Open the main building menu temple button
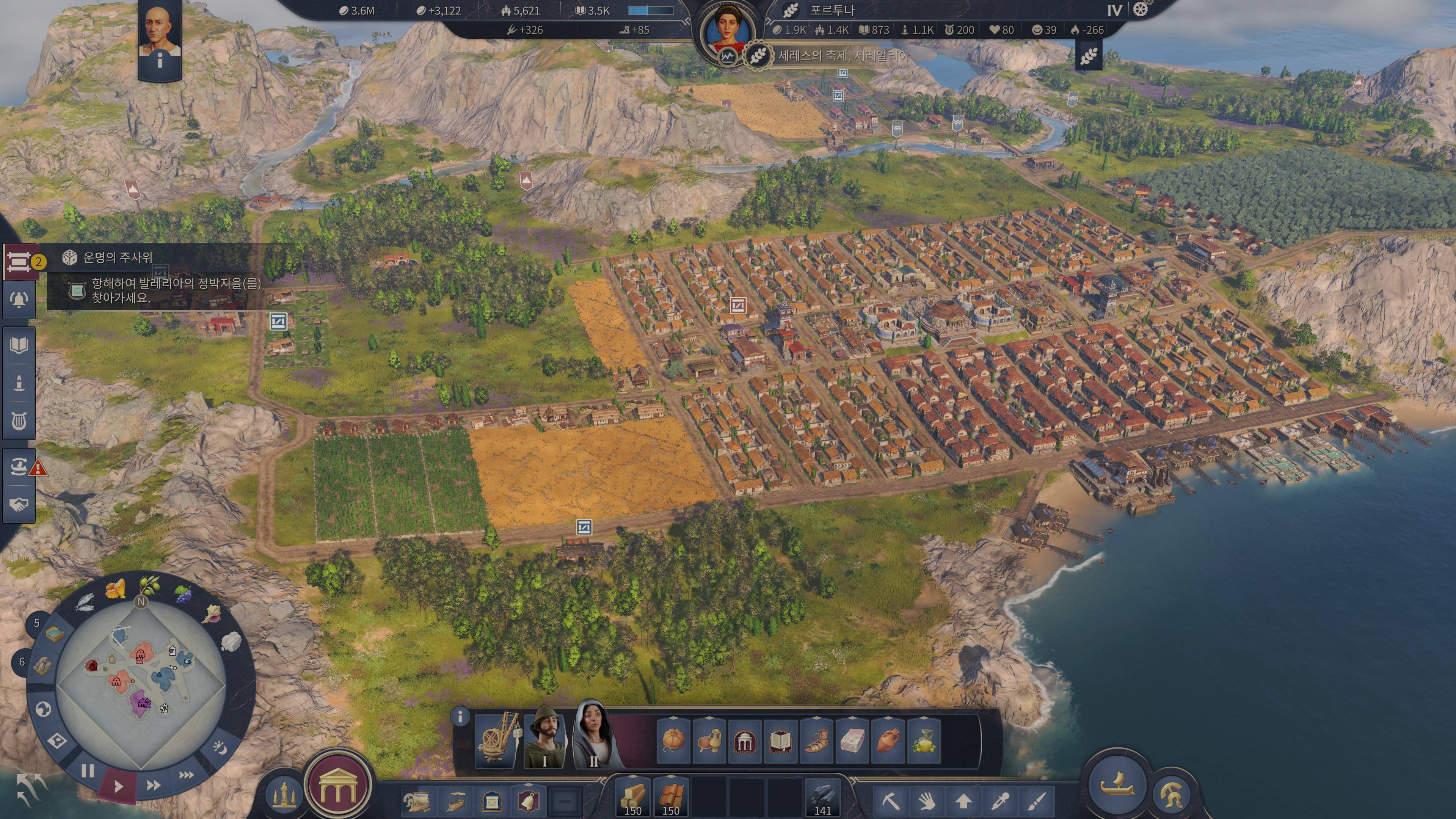Viewport: 1456px width, 819px height. 338,786
